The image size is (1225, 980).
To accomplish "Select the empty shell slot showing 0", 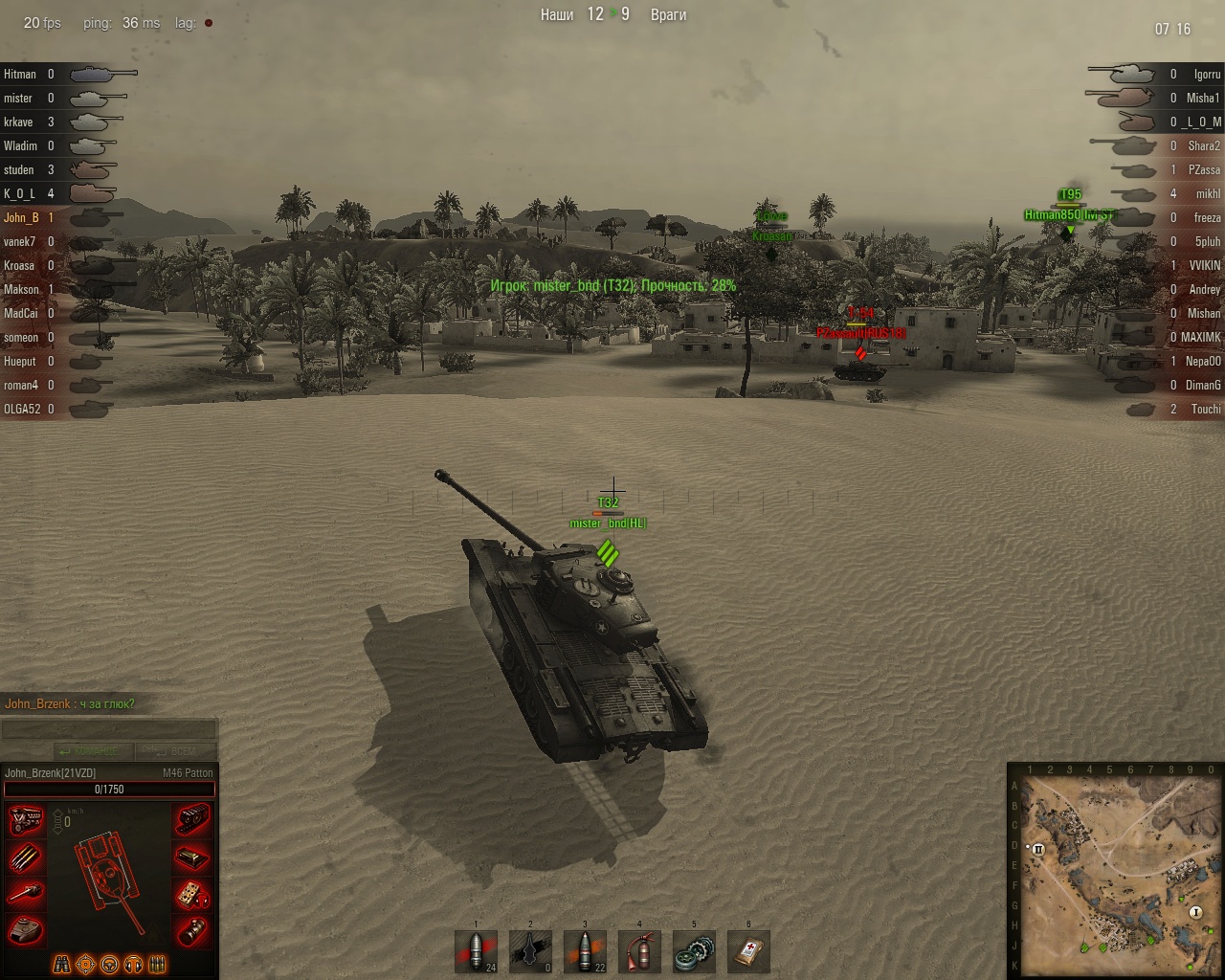I will click(530, 952).
